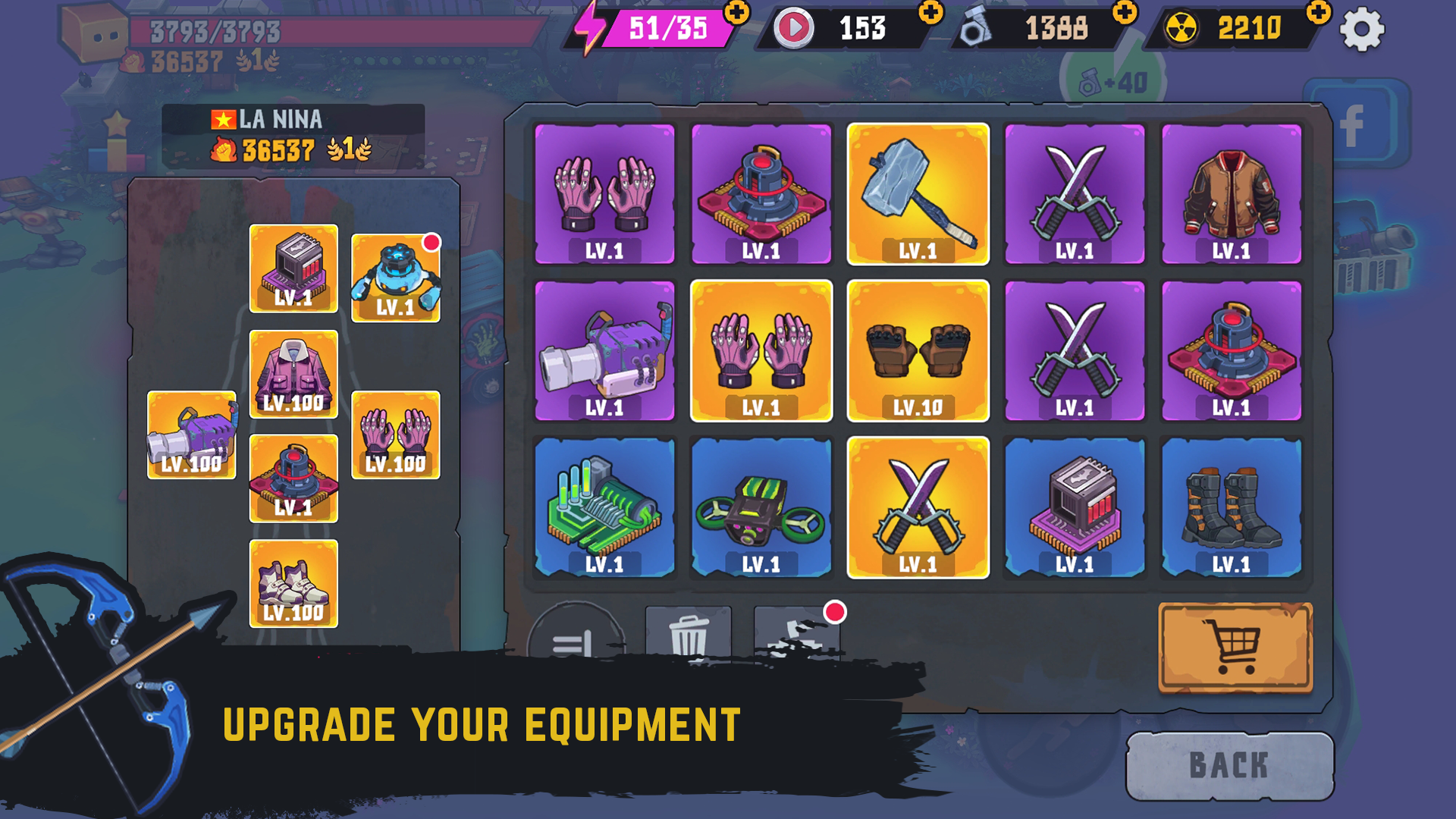Pick the black boots in the inventory
Image resolution: width=1456 pixels, height=819 pixels.
click(1231, 507)
